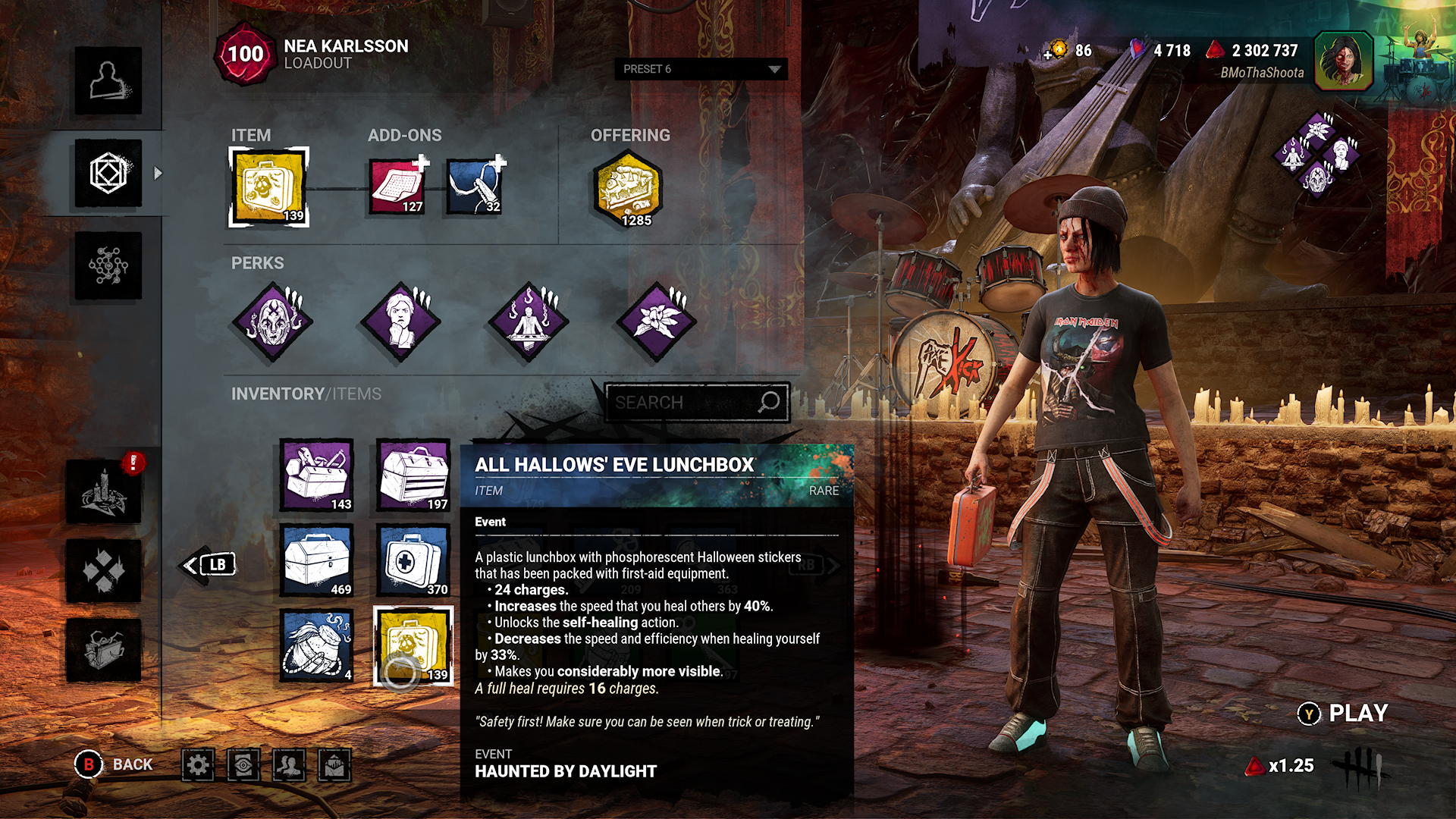Go back using the Back button
1456x819 pixels.
coord(115,764)
